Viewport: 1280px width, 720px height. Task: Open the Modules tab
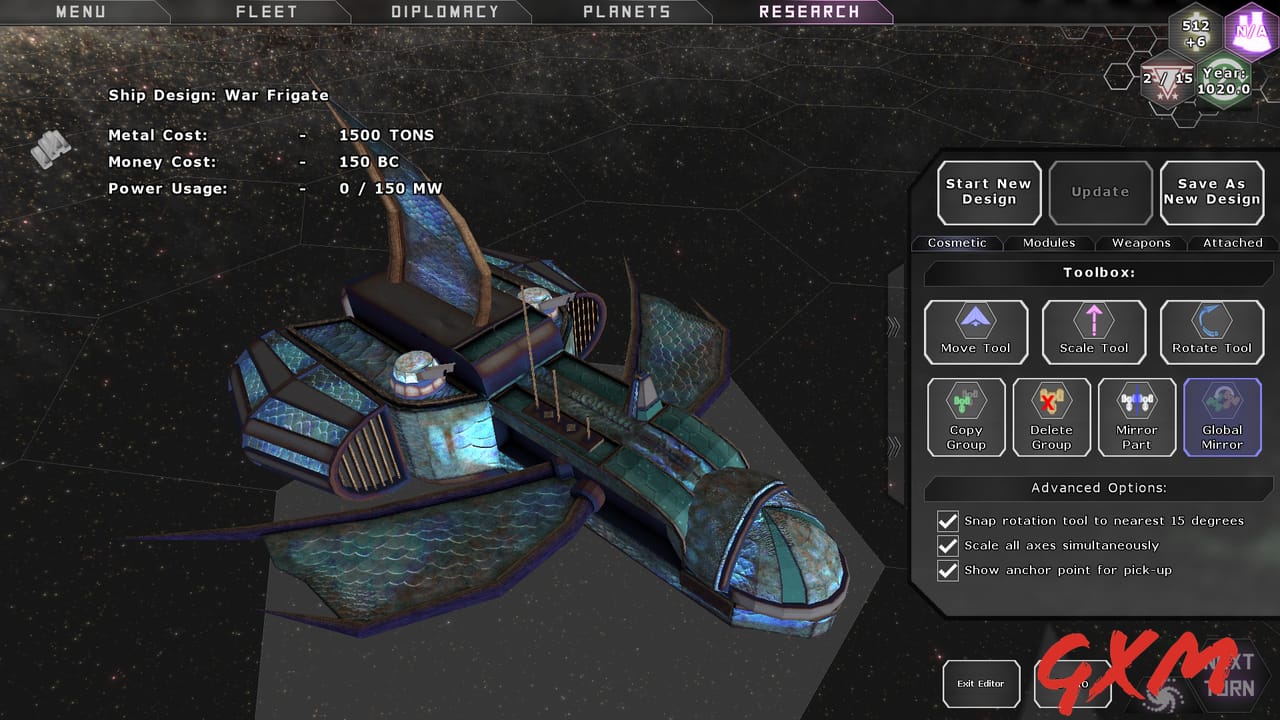[1049, 243]
